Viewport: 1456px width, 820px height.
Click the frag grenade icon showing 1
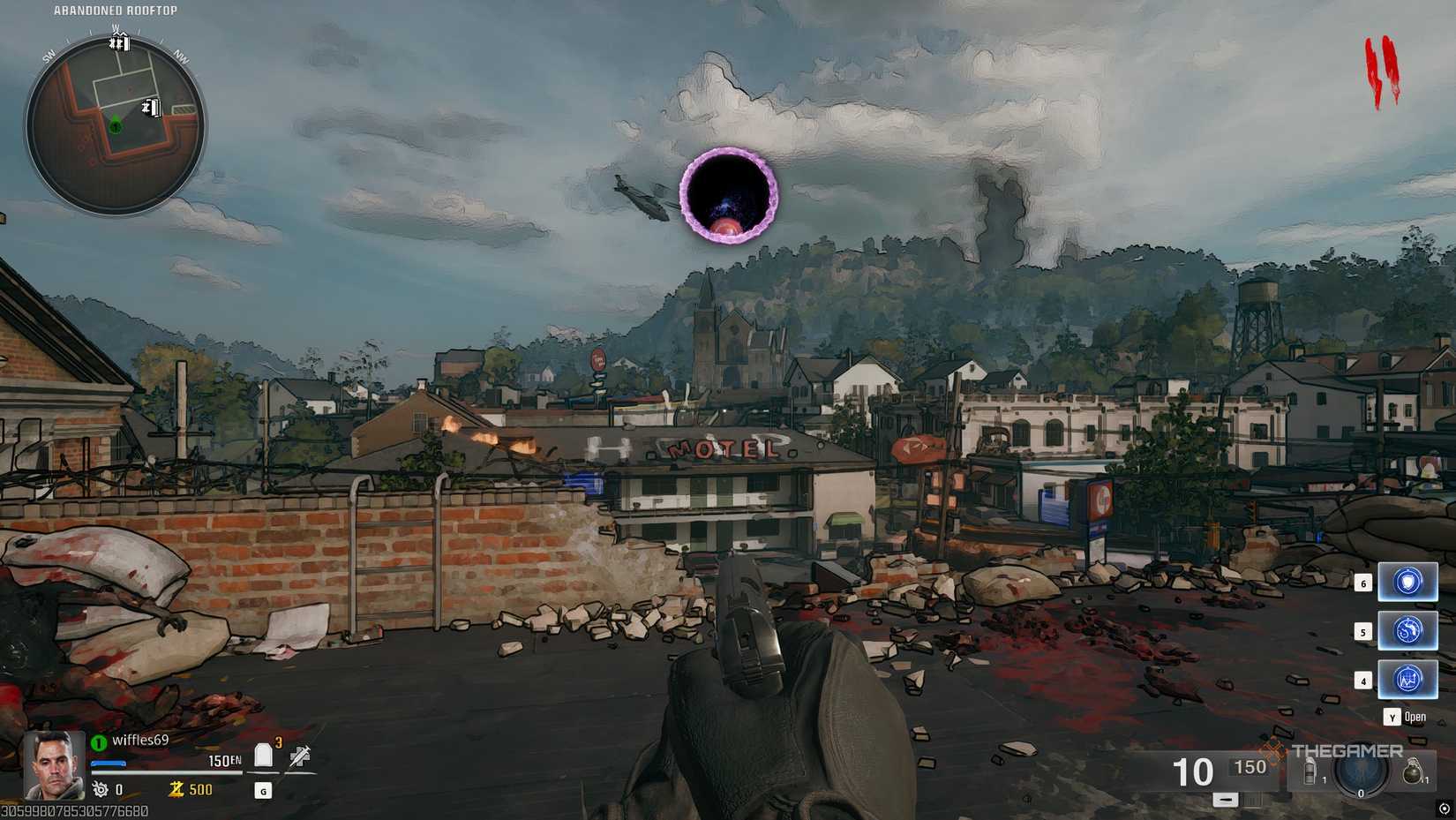(x=1412, y=773)
